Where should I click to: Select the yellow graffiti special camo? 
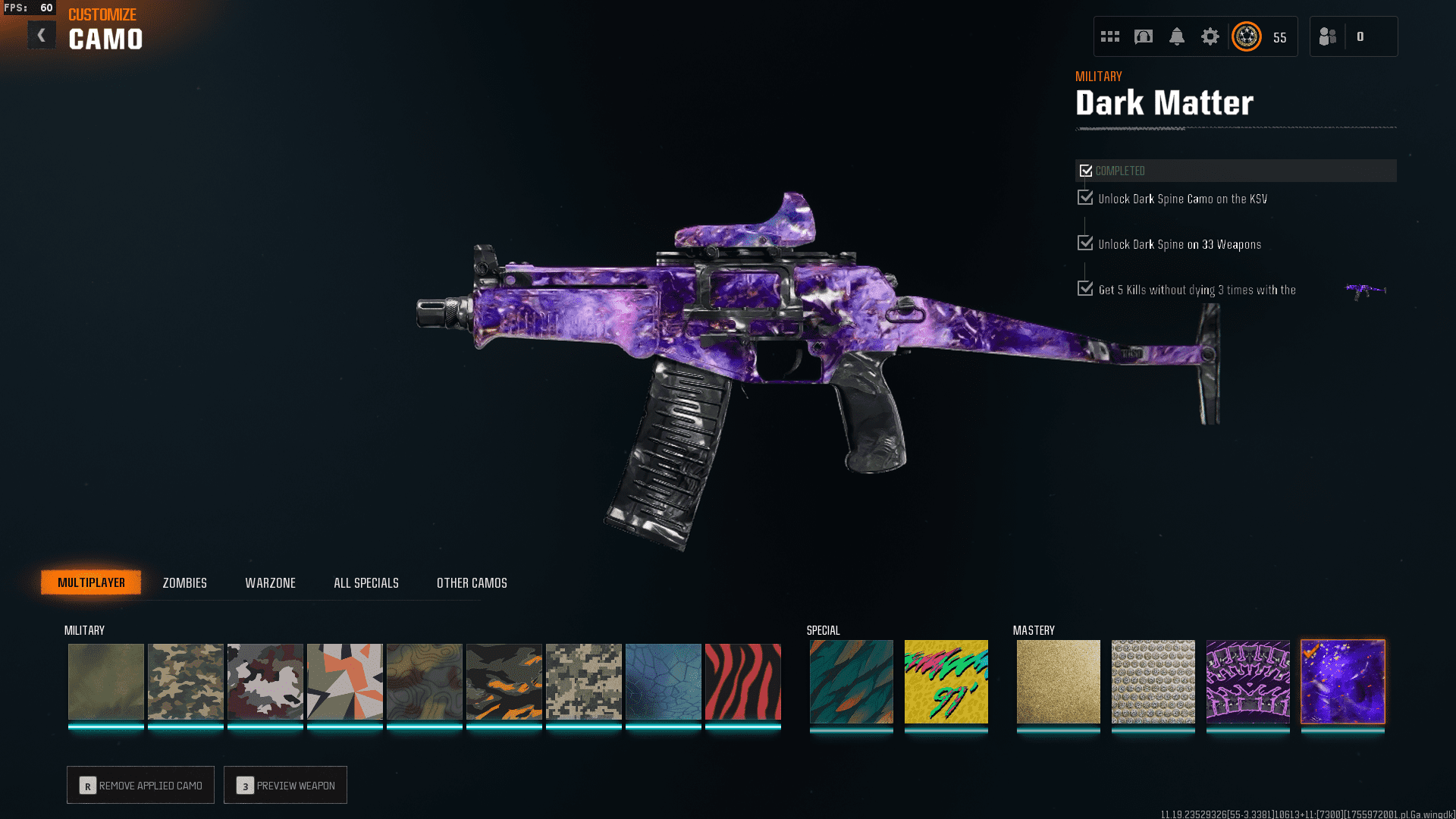pyautogui.click(x=946, y=681)
